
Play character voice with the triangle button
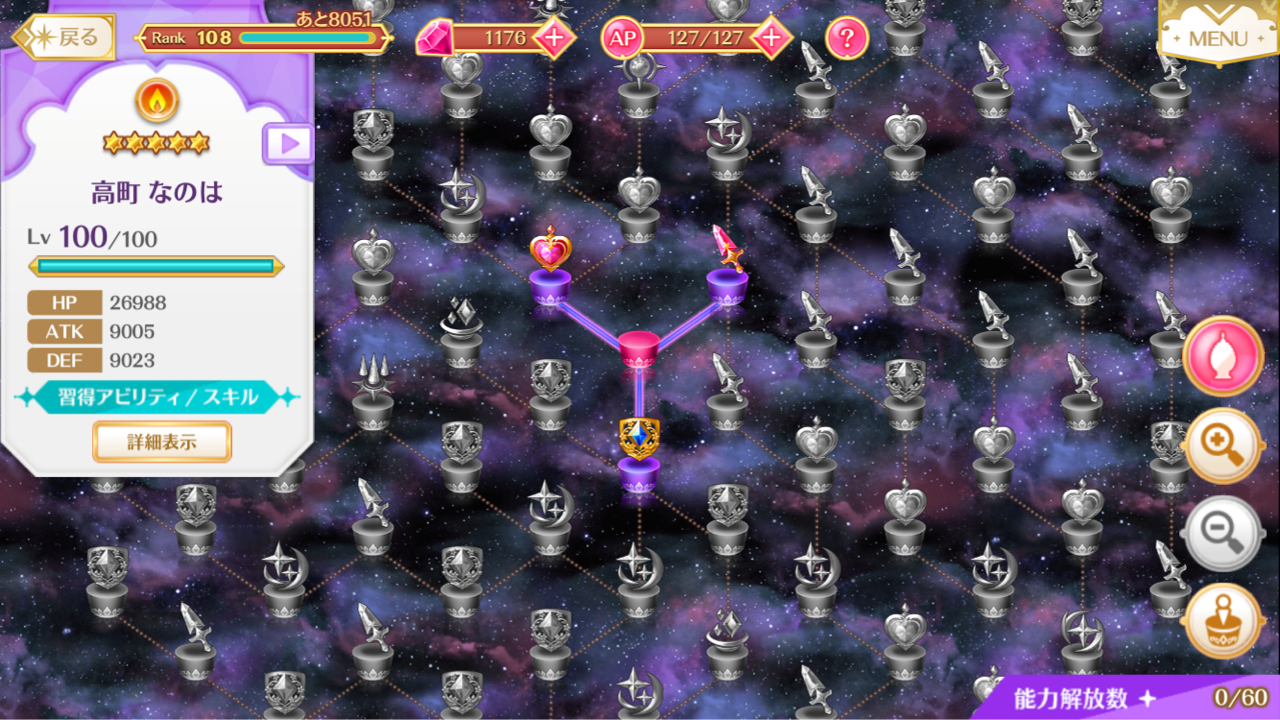click(288, 142)
